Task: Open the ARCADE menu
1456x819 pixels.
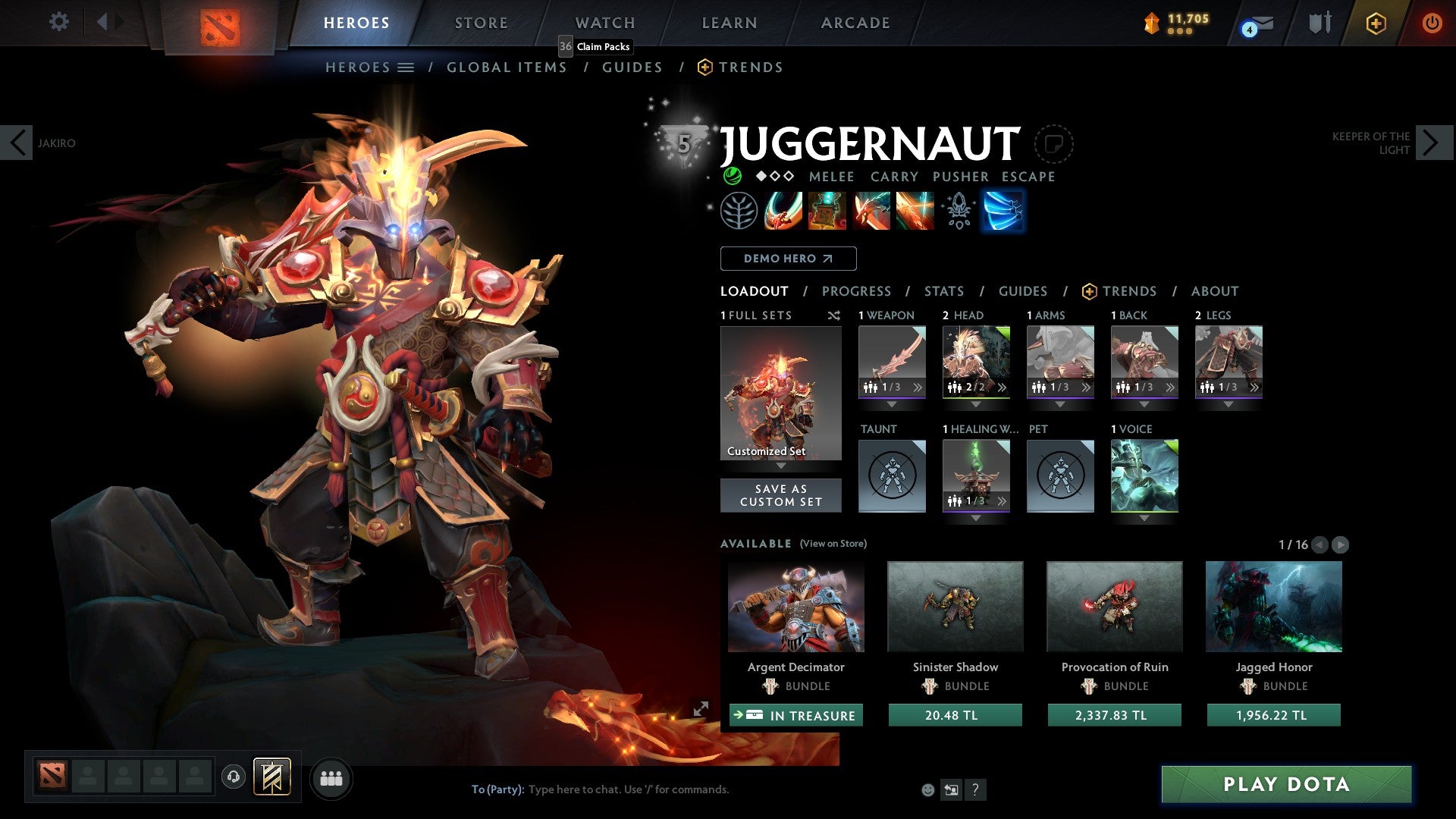Action: (x=855, y=23)
